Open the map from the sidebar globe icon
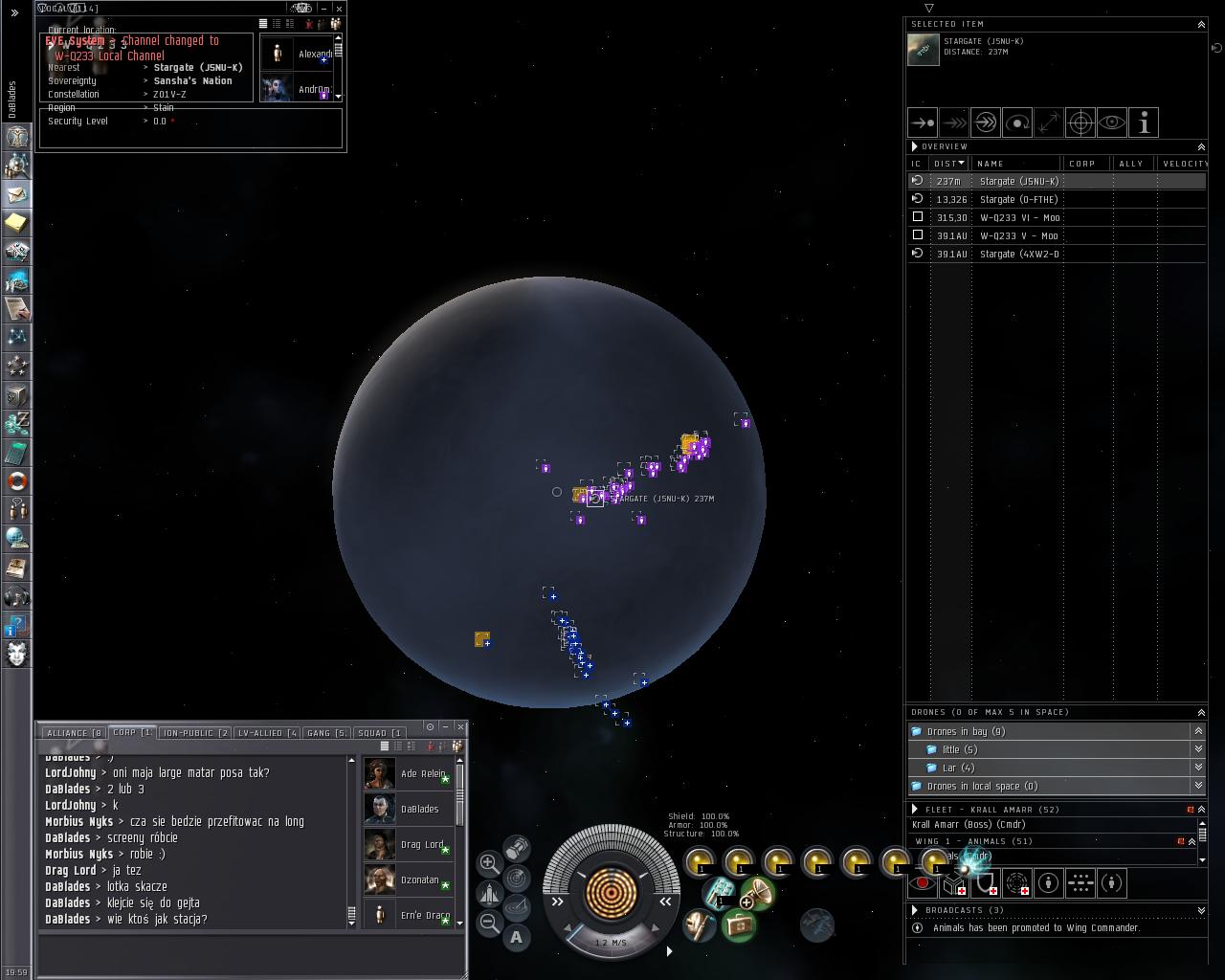Screen dimensions: 1225x980 click(x=16, y=538)
